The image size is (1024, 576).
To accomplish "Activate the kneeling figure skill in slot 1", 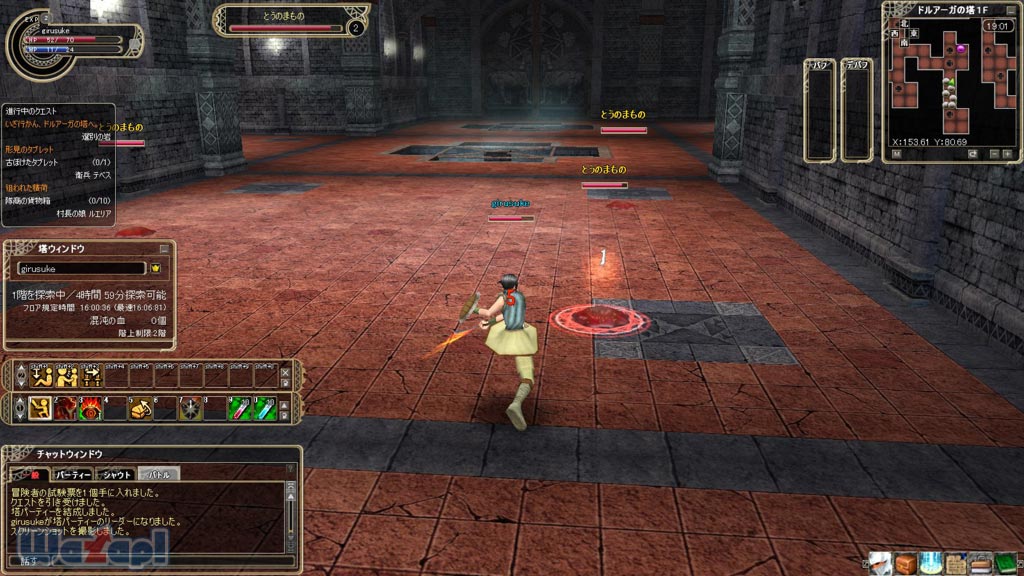I will click(x=41, y=408).
